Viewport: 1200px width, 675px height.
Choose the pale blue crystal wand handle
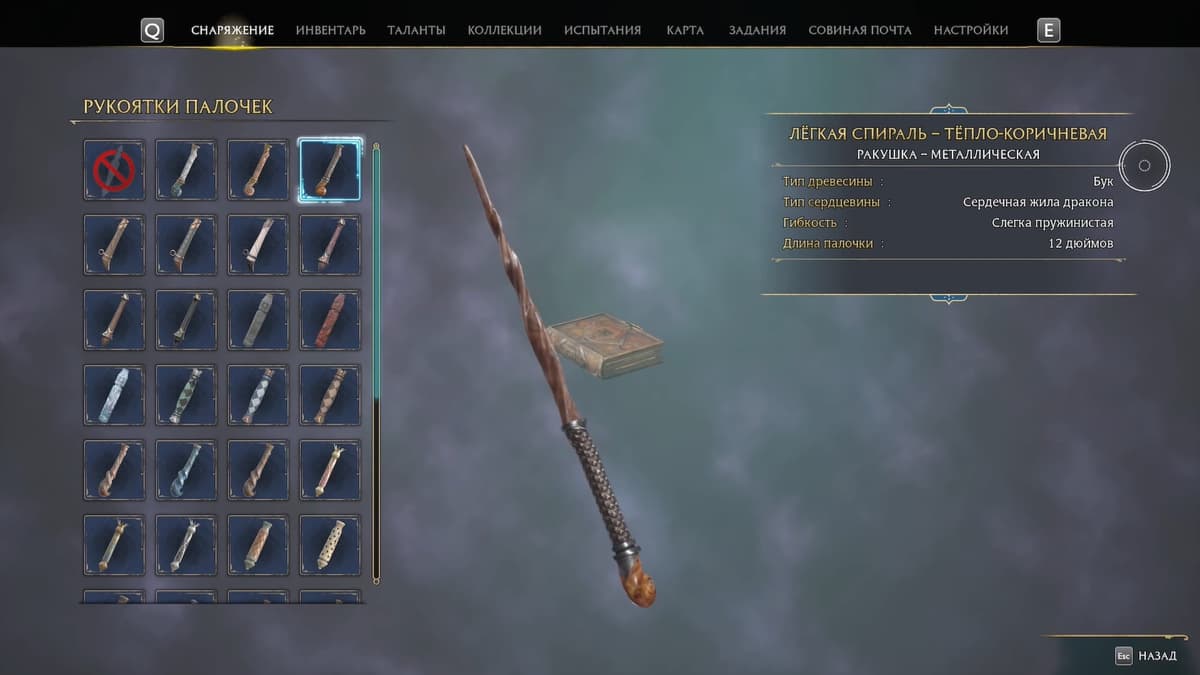pyautogui.click(x=114, y=395)
